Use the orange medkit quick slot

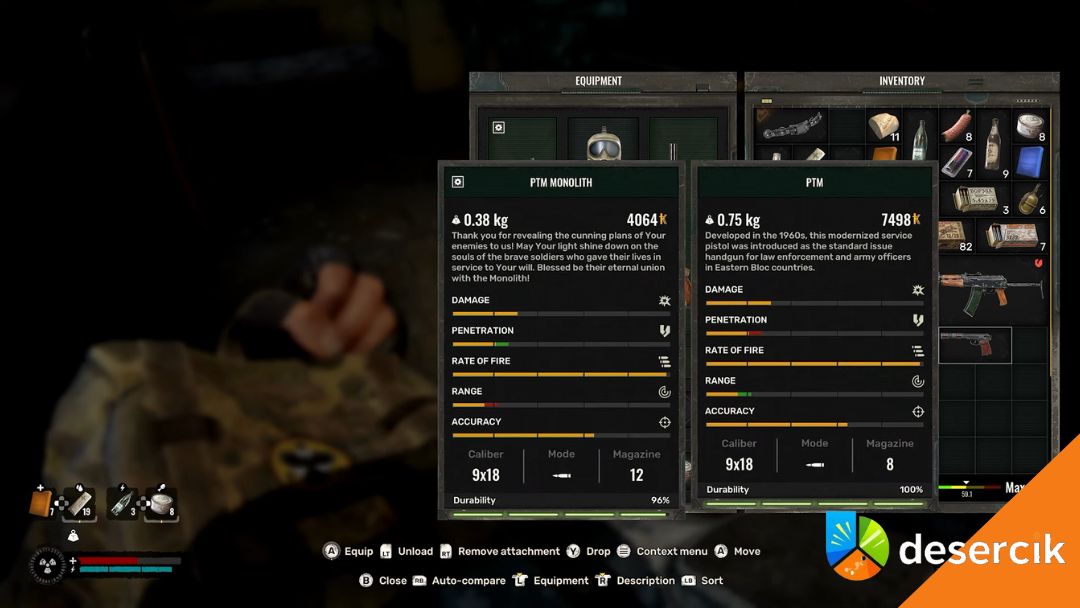pos(43,503)
